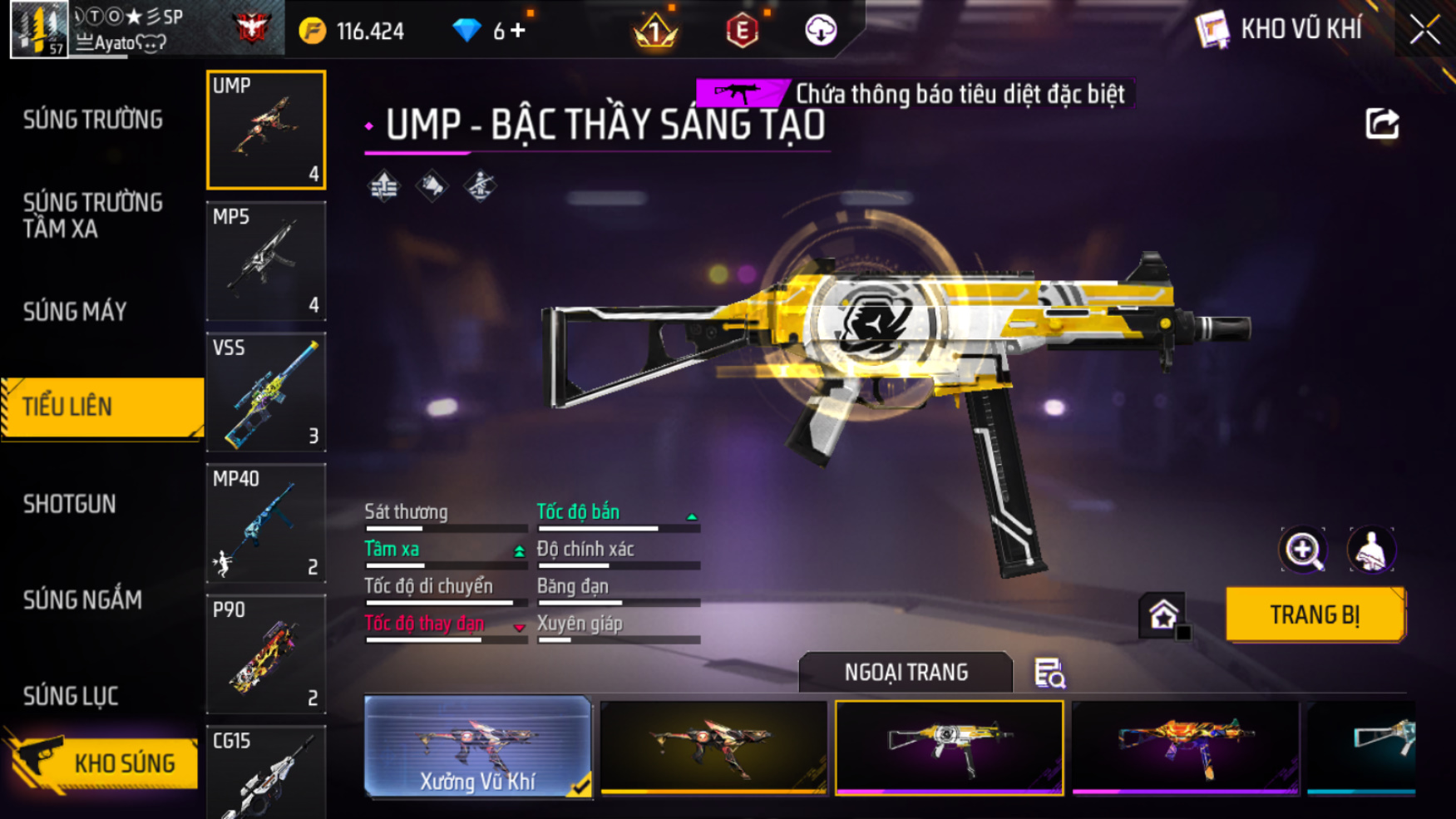Pick the MP40 weapon tile
1456x819 pixels.
click(x=266, y=523)
